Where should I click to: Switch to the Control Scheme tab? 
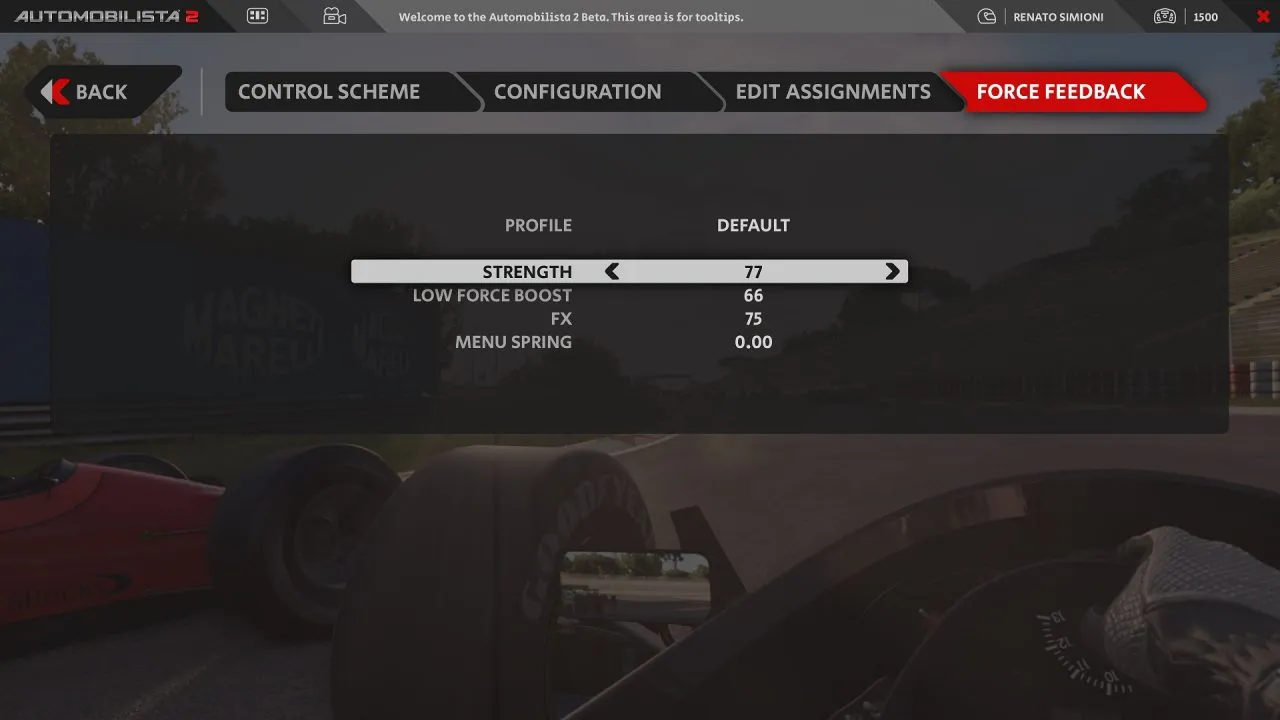click(329, 92)
